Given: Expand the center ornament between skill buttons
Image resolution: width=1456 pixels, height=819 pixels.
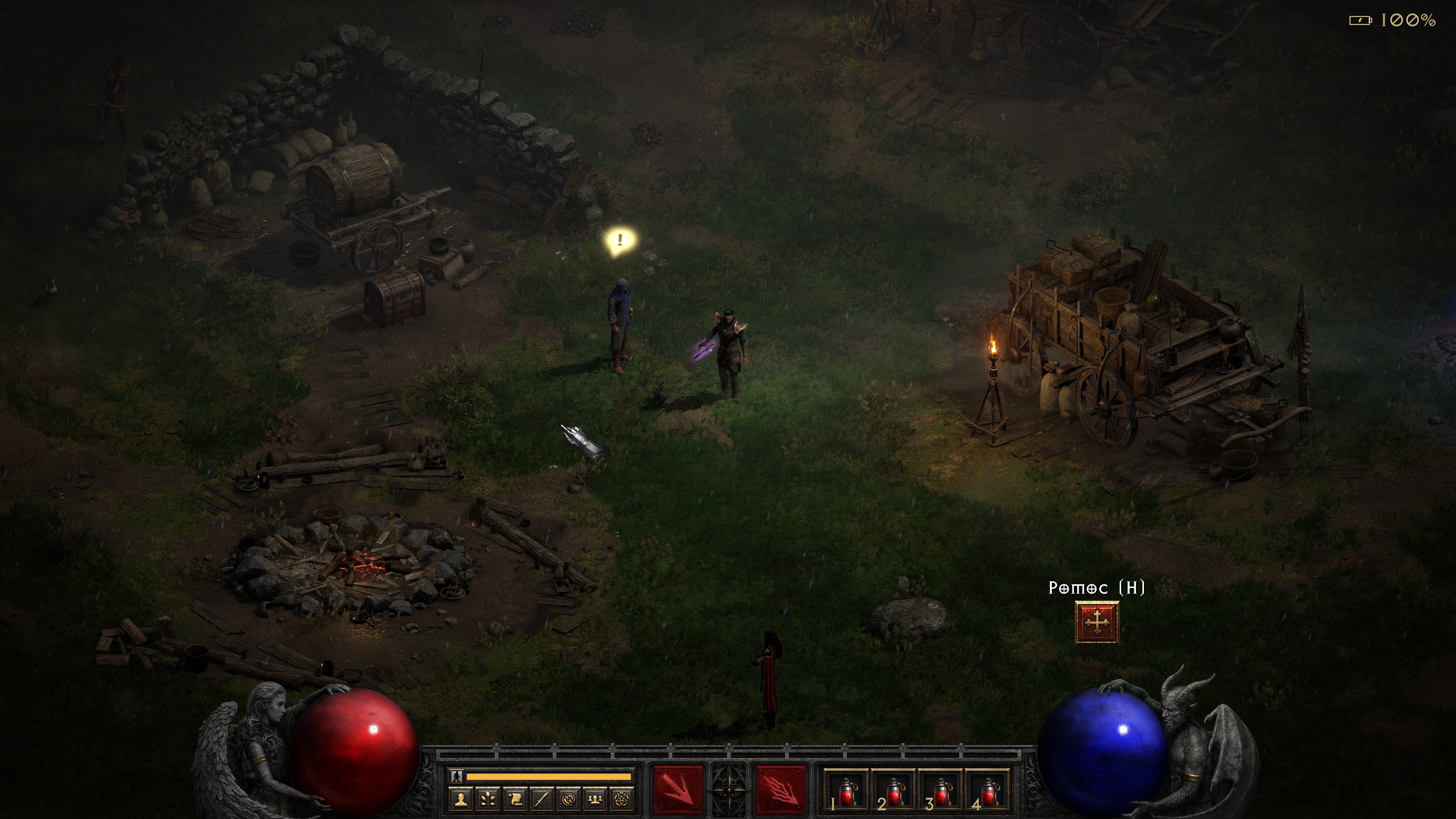Looking at the screenshot, I should point(729,789).
